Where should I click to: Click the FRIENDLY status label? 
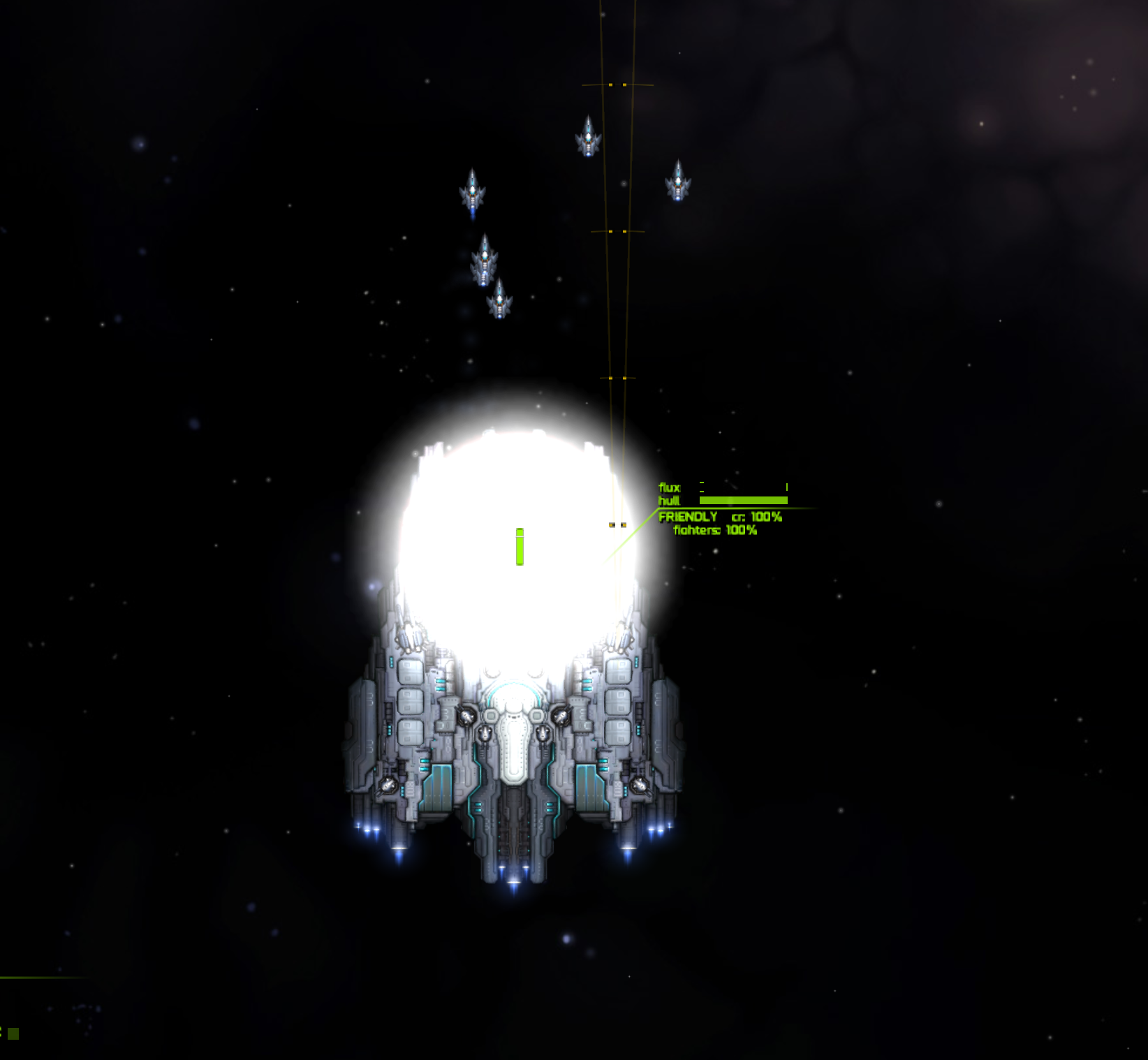point(688,517)
